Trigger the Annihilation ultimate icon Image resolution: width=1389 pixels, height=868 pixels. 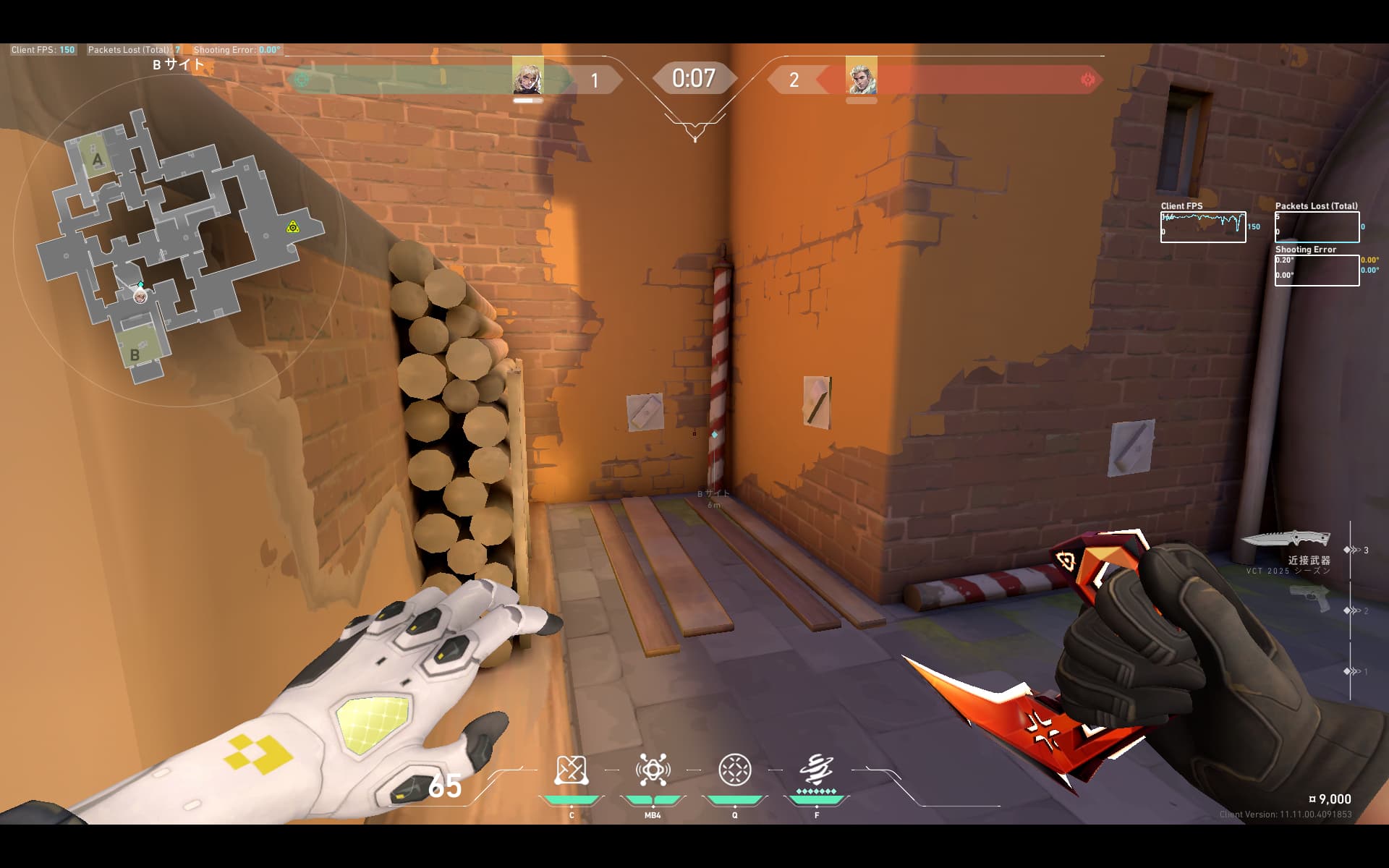[x=817, y=771]
